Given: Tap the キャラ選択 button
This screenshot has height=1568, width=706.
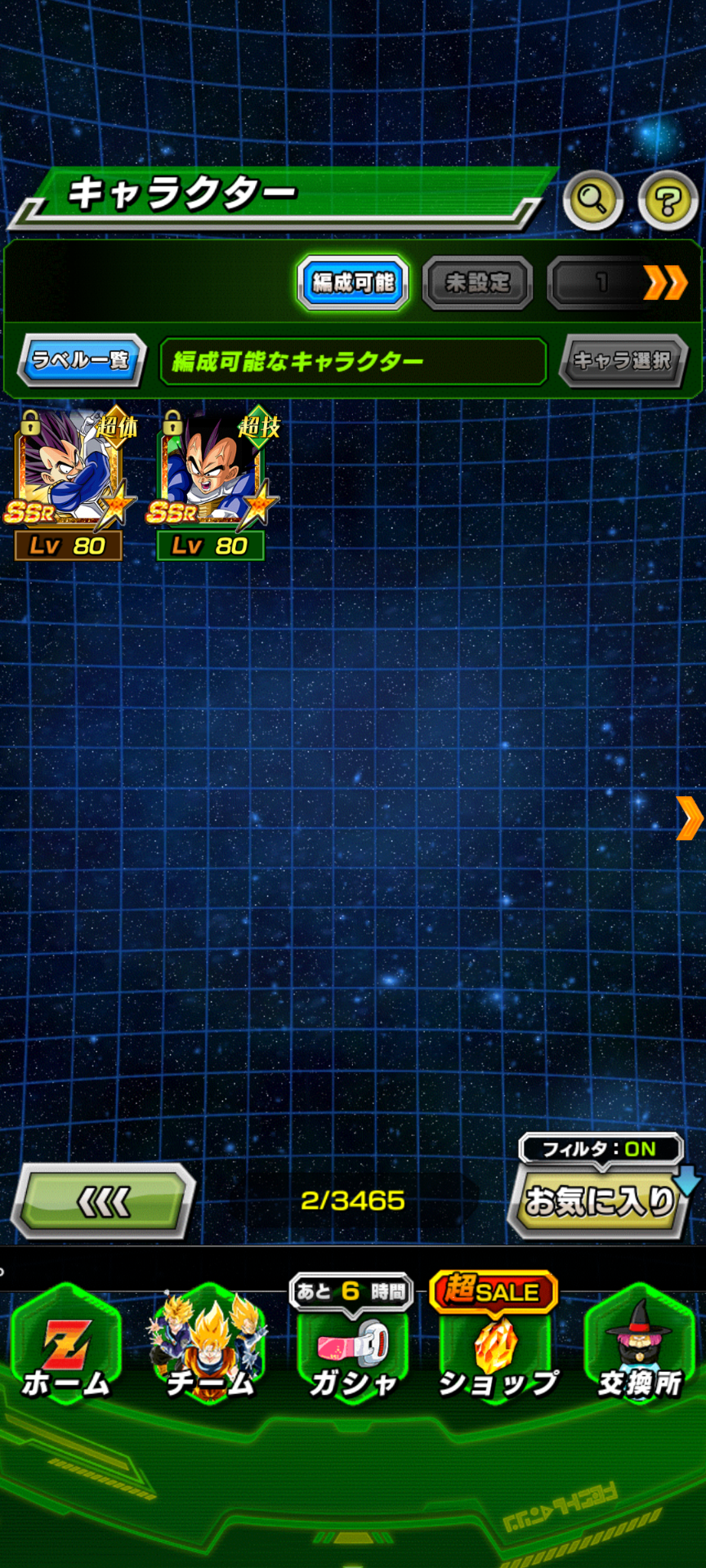Looking at the screenshot, I should click(x=623, y=360).
